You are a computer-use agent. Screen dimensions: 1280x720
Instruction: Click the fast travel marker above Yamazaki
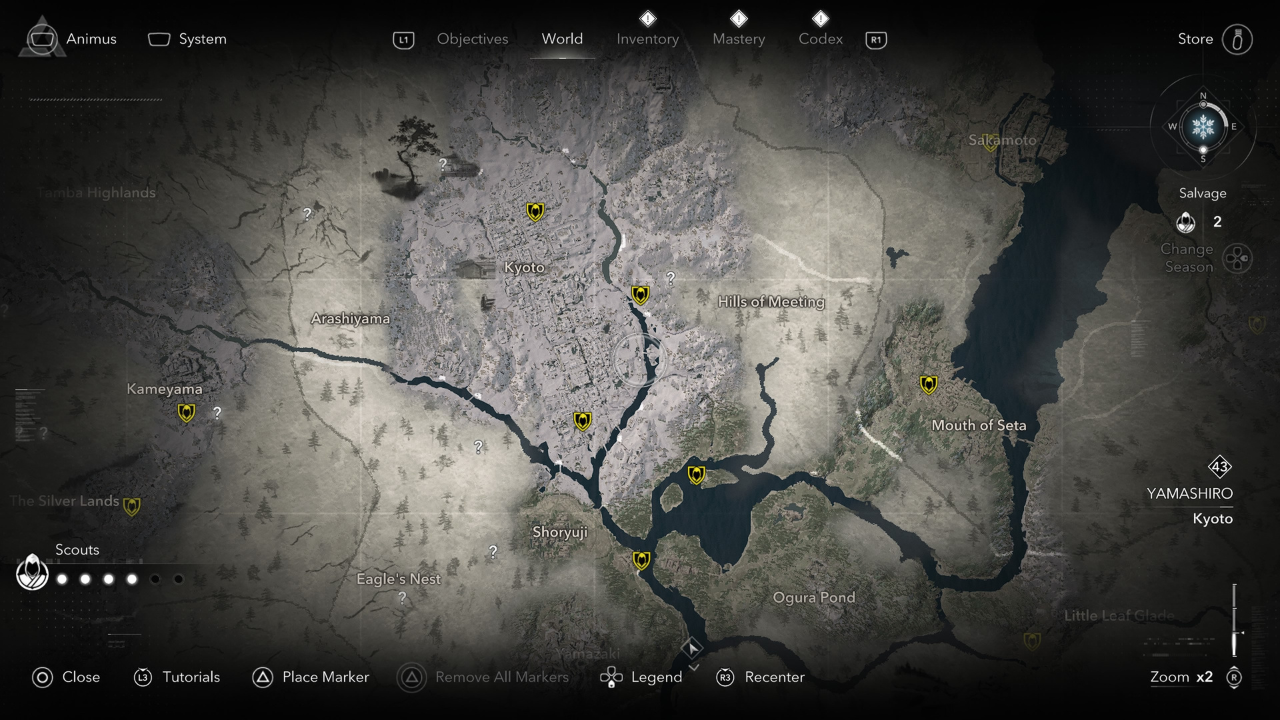click(x=693, y=647)
